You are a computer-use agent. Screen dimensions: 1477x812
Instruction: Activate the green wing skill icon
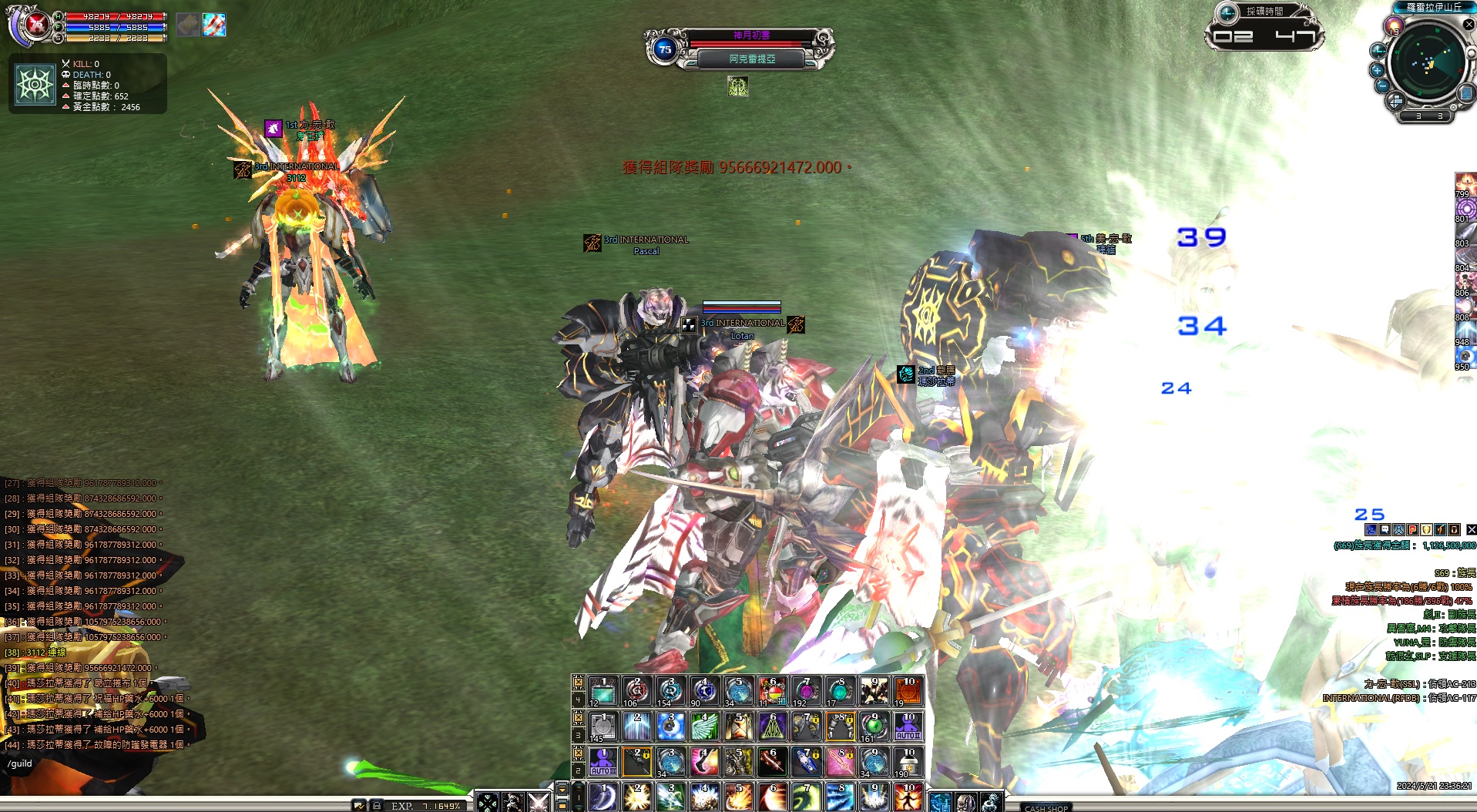coord(704,726)
